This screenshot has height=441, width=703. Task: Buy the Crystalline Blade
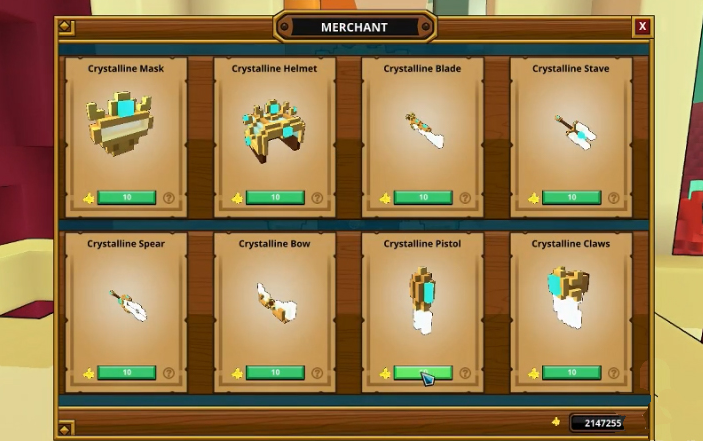(423, 198)
